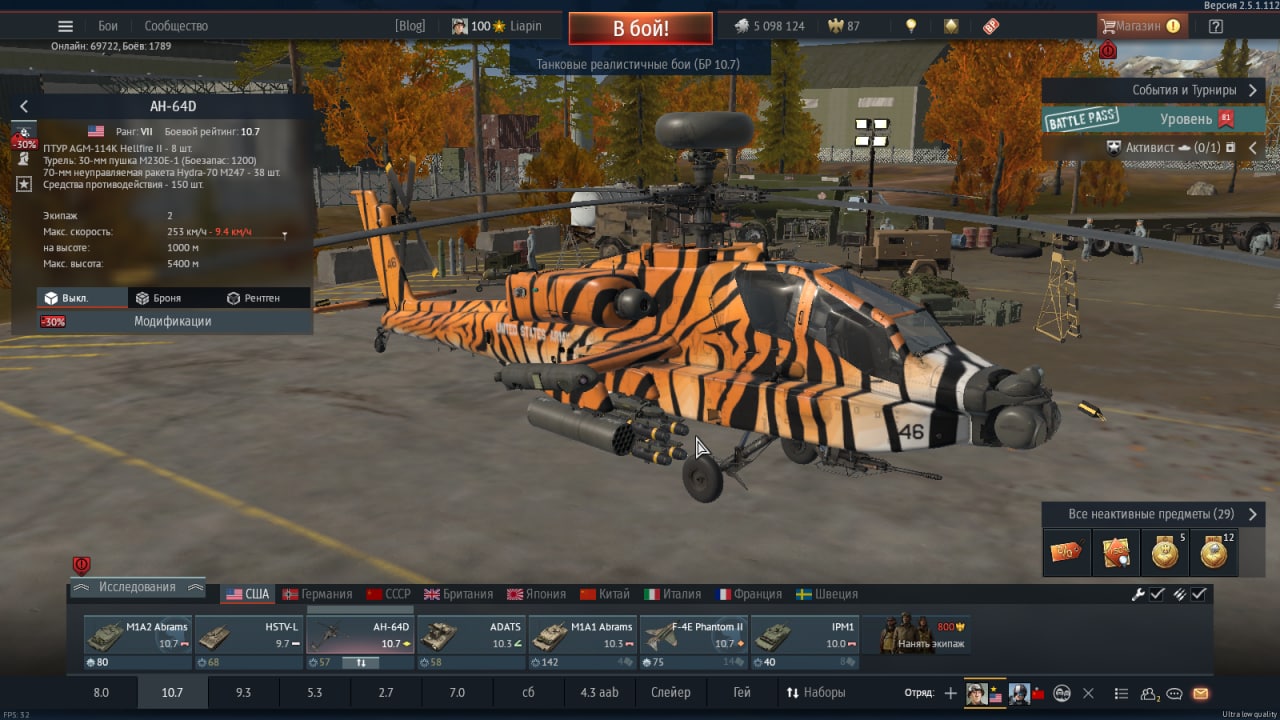Open the Модификации panel

coord(172,322)
